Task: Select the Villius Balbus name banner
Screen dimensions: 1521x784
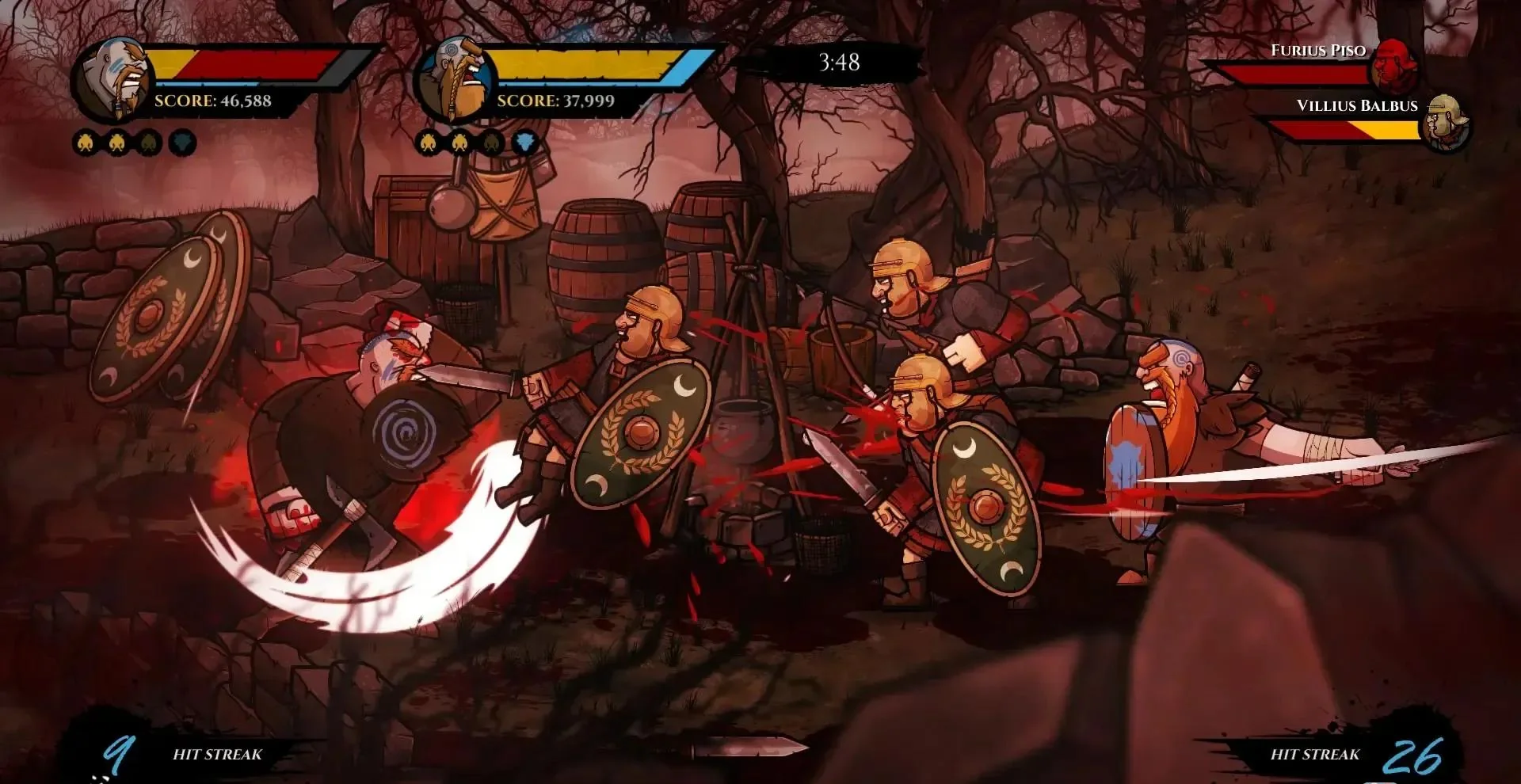Action: [x=1359, y=105]
